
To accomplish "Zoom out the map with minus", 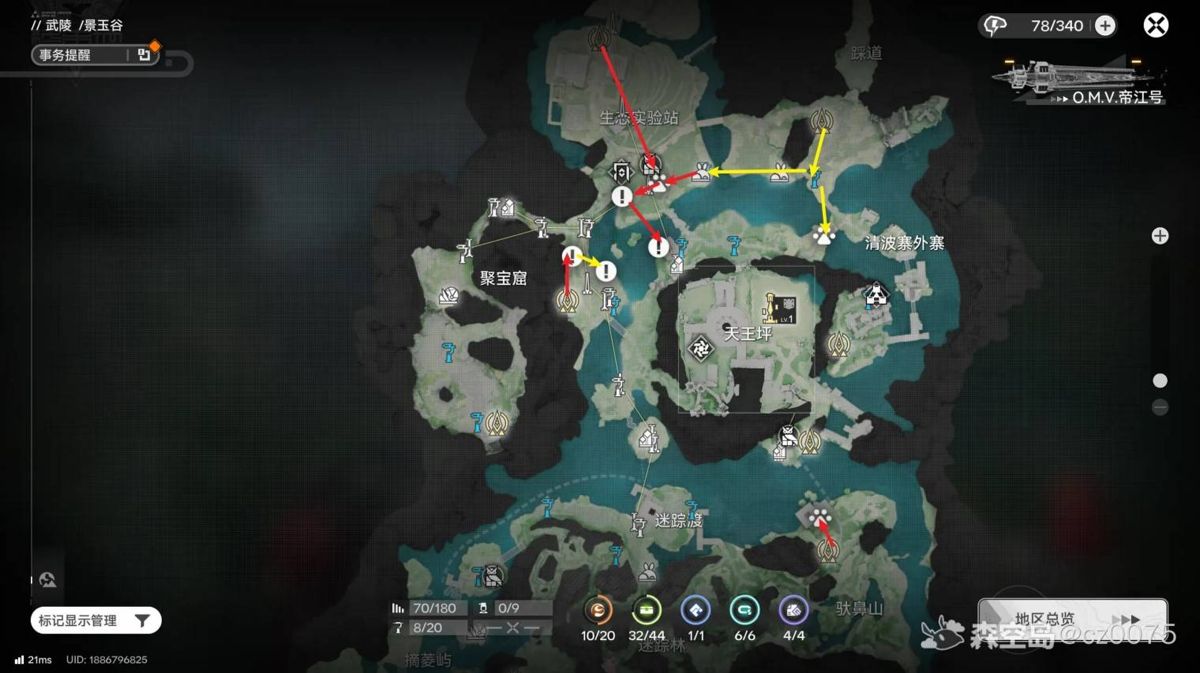I will coord(1160,407).
